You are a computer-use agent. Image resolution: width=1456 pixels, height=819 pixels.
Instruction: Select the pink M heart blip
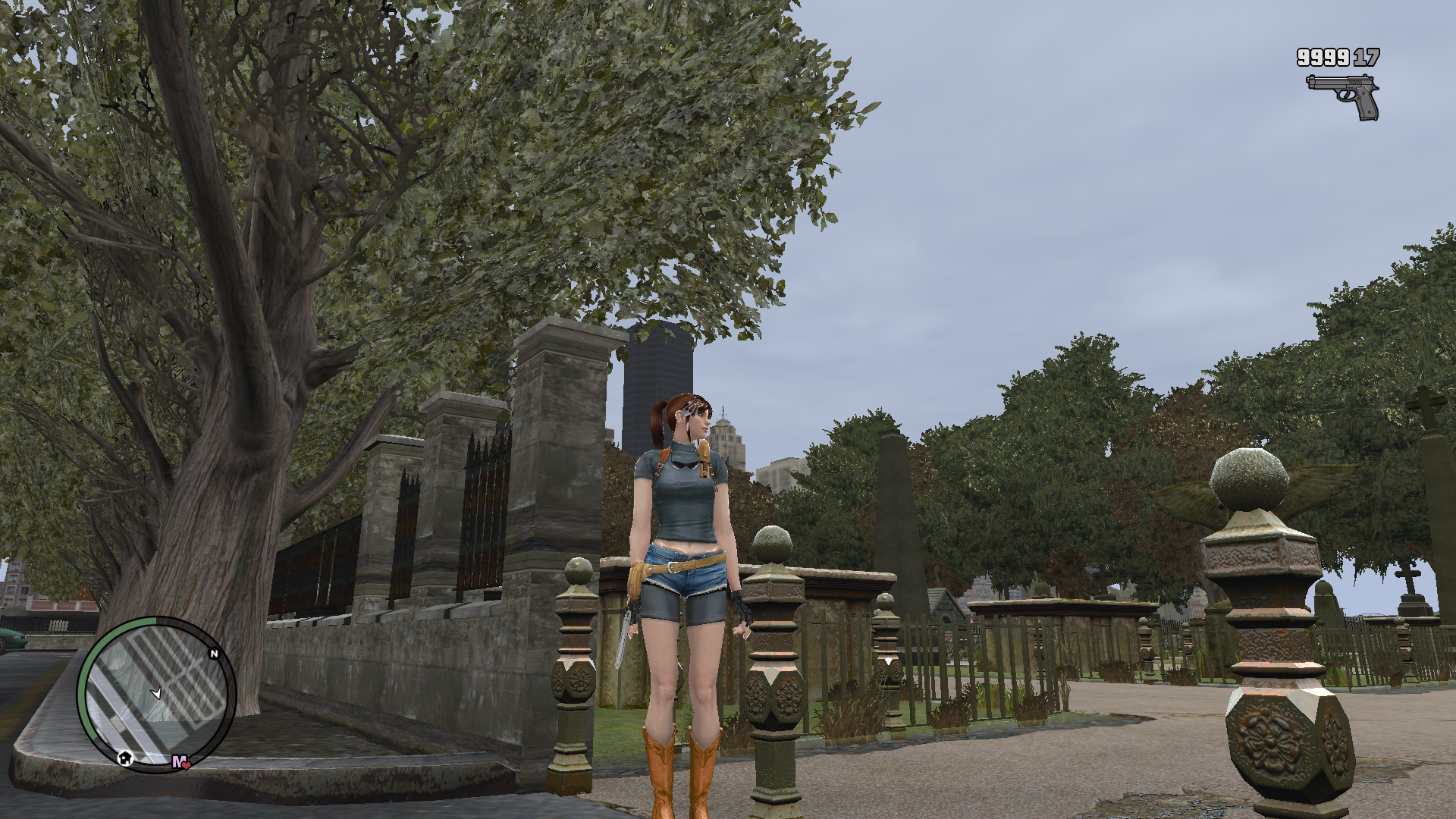(180, 761)
